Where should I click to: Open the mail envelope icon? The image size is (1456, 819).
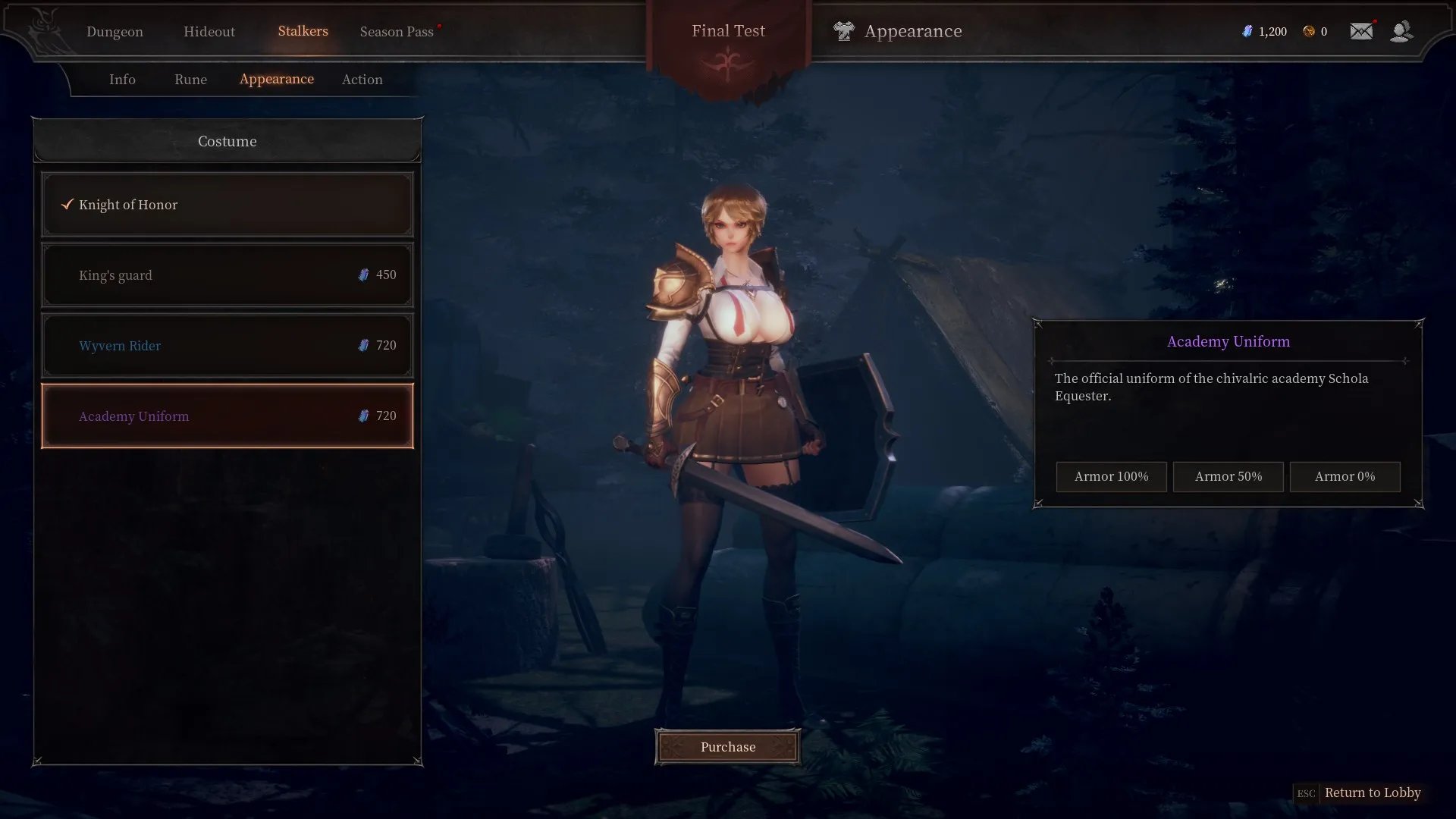(1361, 31)
